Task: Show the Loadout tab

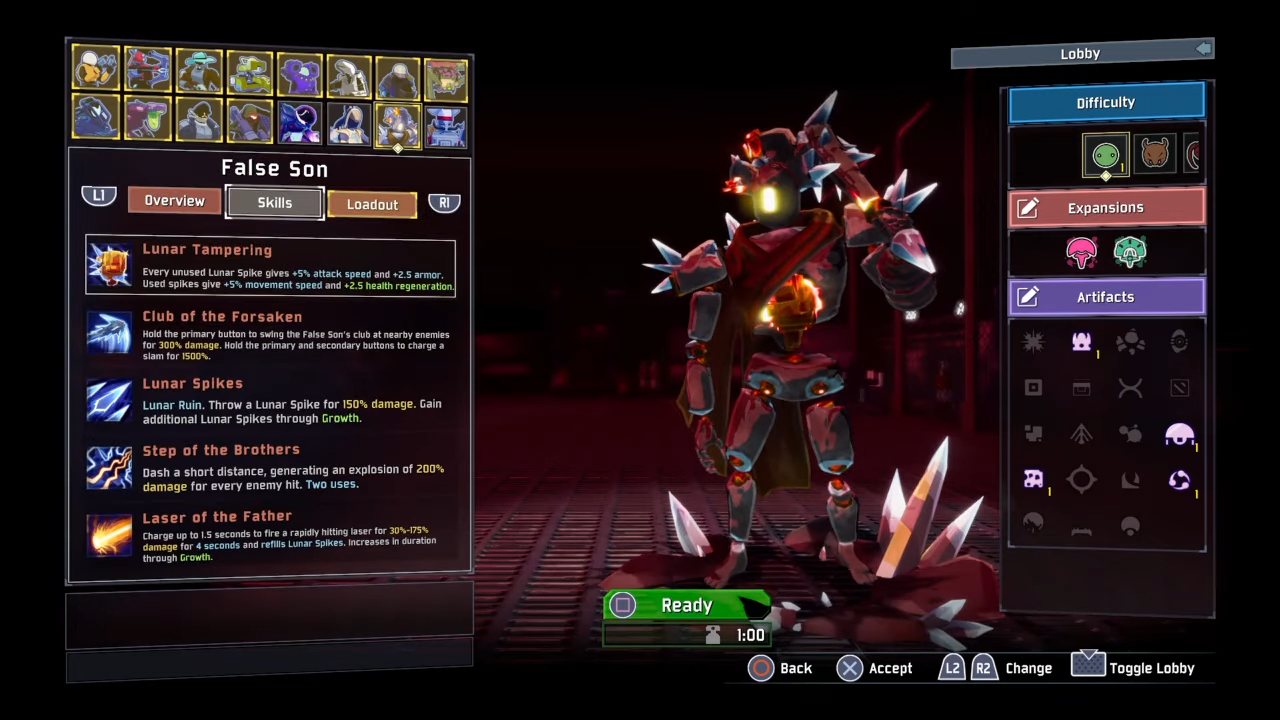Action: 372,204
